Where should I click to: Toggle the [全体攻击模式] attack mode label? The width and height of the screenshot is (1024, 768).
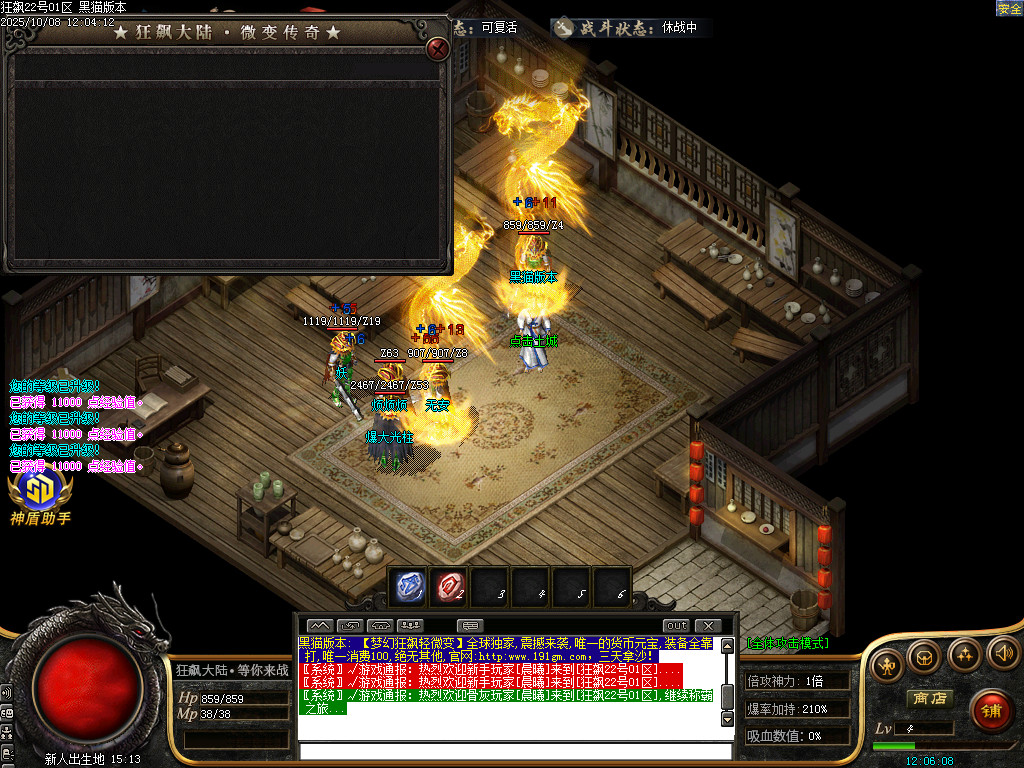787,643
